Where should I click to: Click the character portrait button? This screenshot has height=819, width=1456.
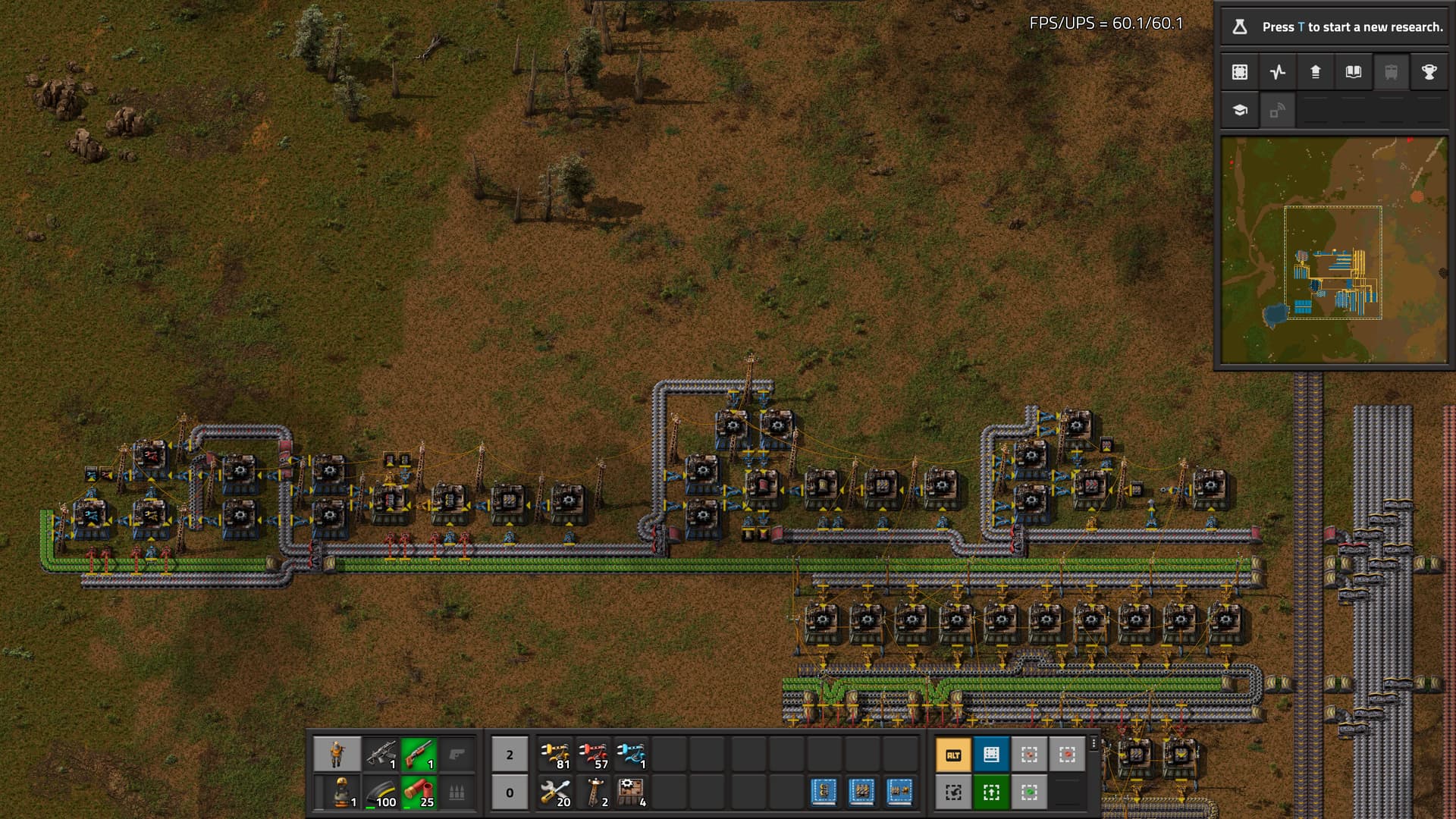pyautogui.click(x=337, y=755)
